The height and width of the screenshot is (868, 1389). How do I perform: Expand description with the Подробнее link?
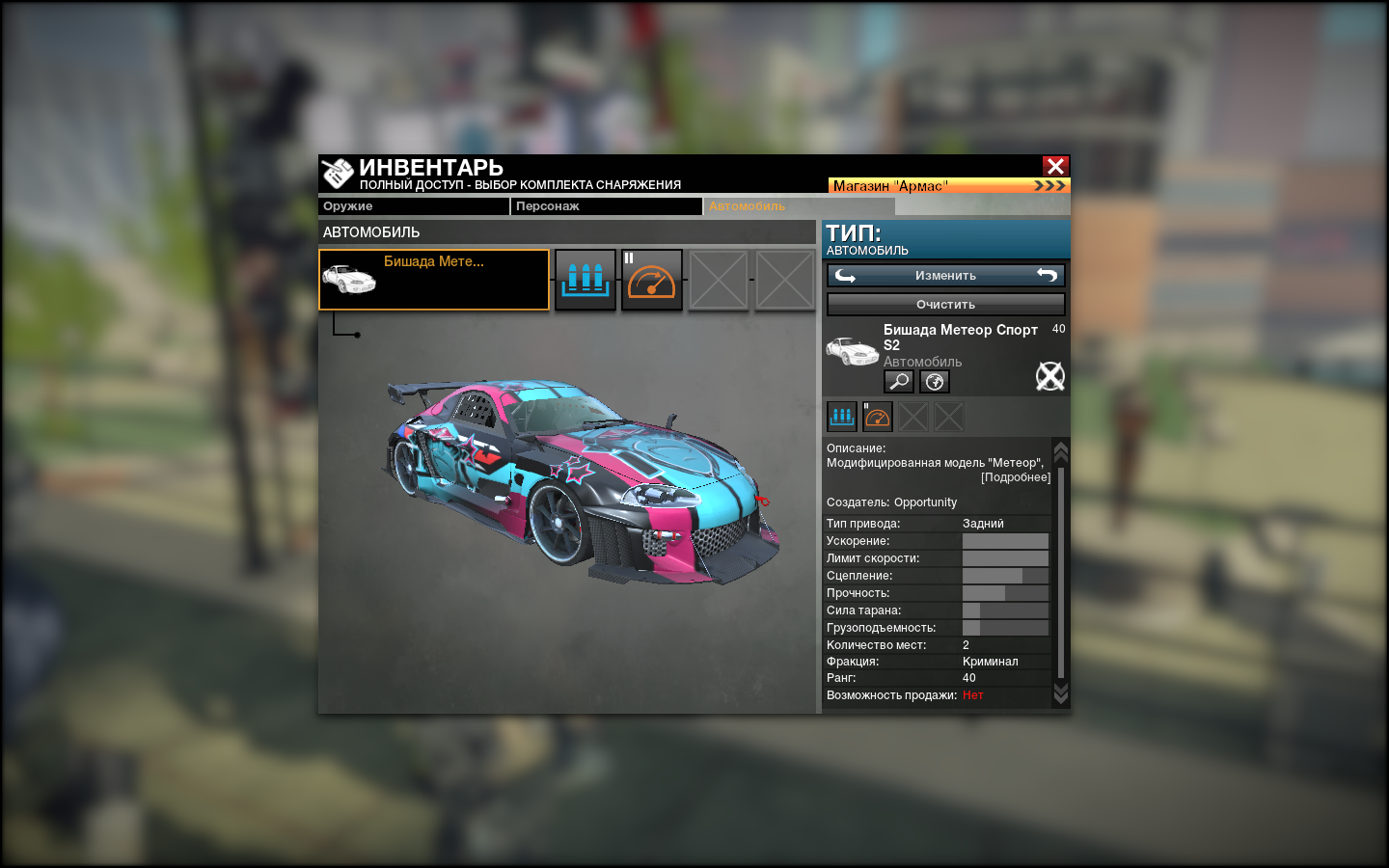point(1016,477)
